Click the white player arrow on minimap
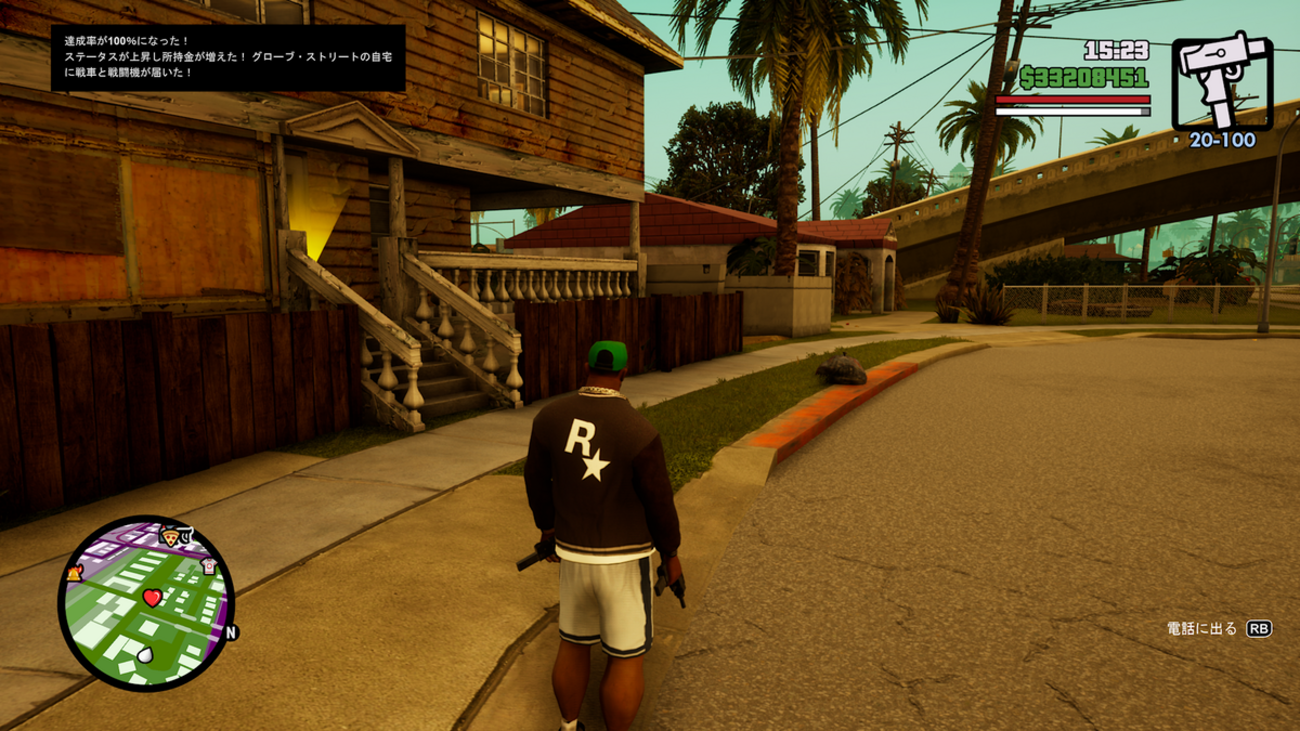This screenshot has width=1300, height=731. click(x=146, y=655)
